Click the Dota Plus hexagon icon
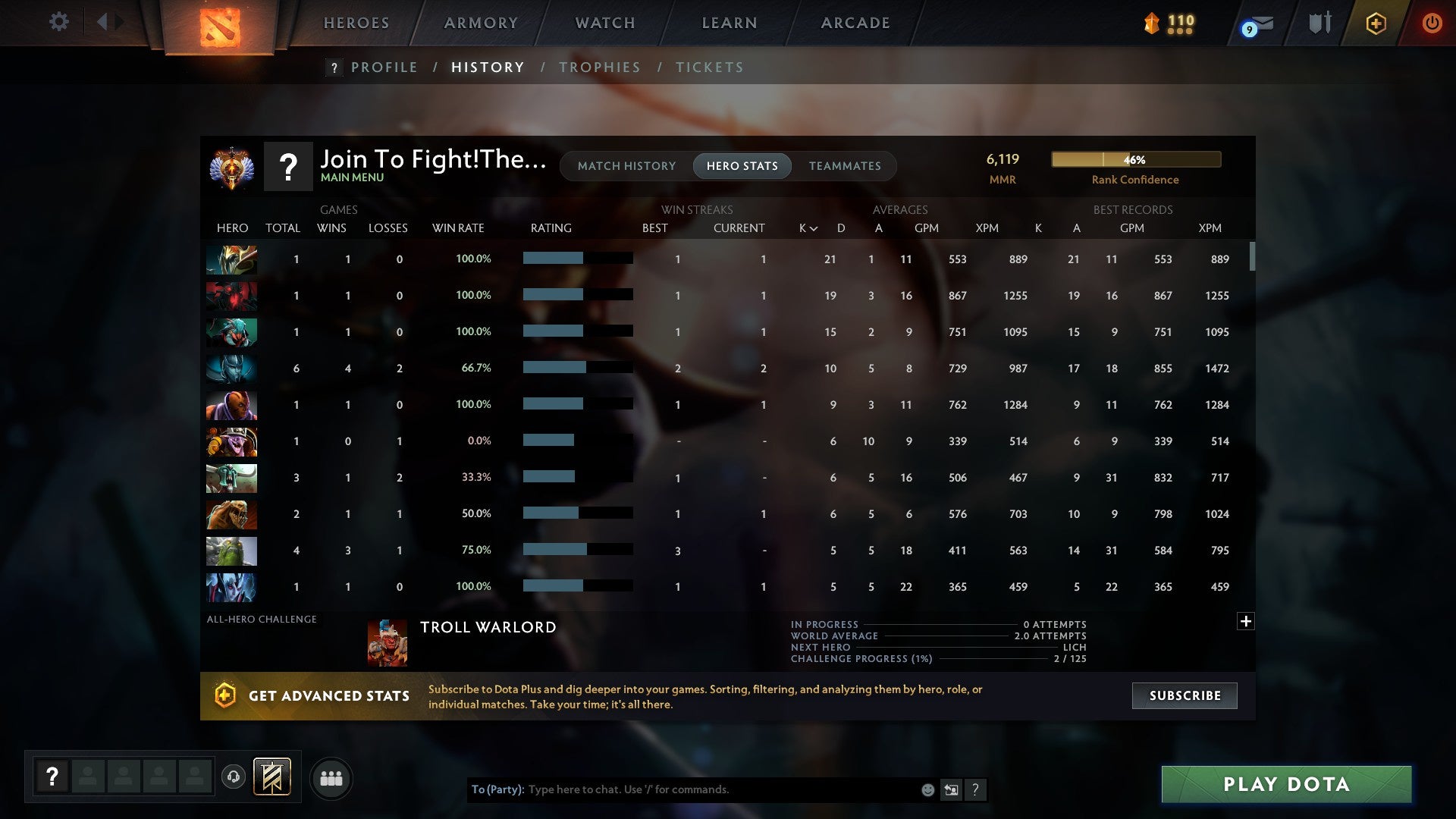The width and height of the screenshot is (1456, 819). [x=1375, y=23]
